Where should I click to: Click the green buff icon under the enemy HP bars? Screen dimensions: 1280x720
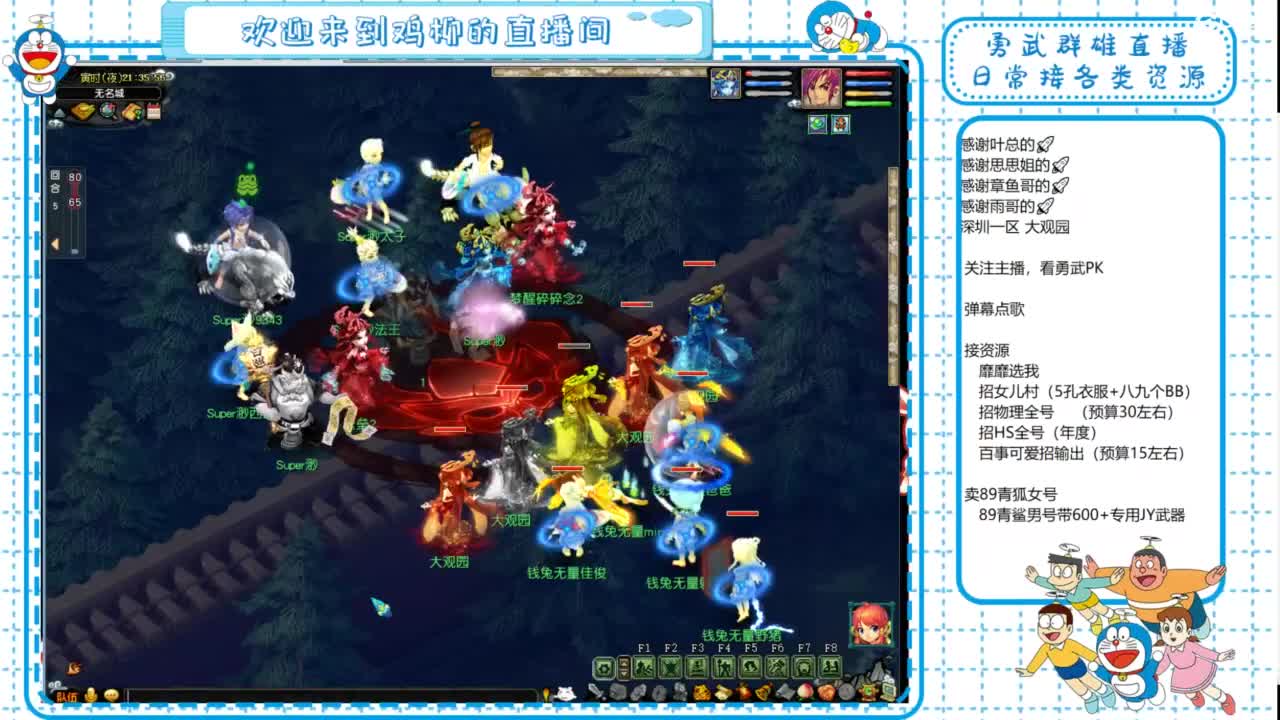(x=817, y=124)
